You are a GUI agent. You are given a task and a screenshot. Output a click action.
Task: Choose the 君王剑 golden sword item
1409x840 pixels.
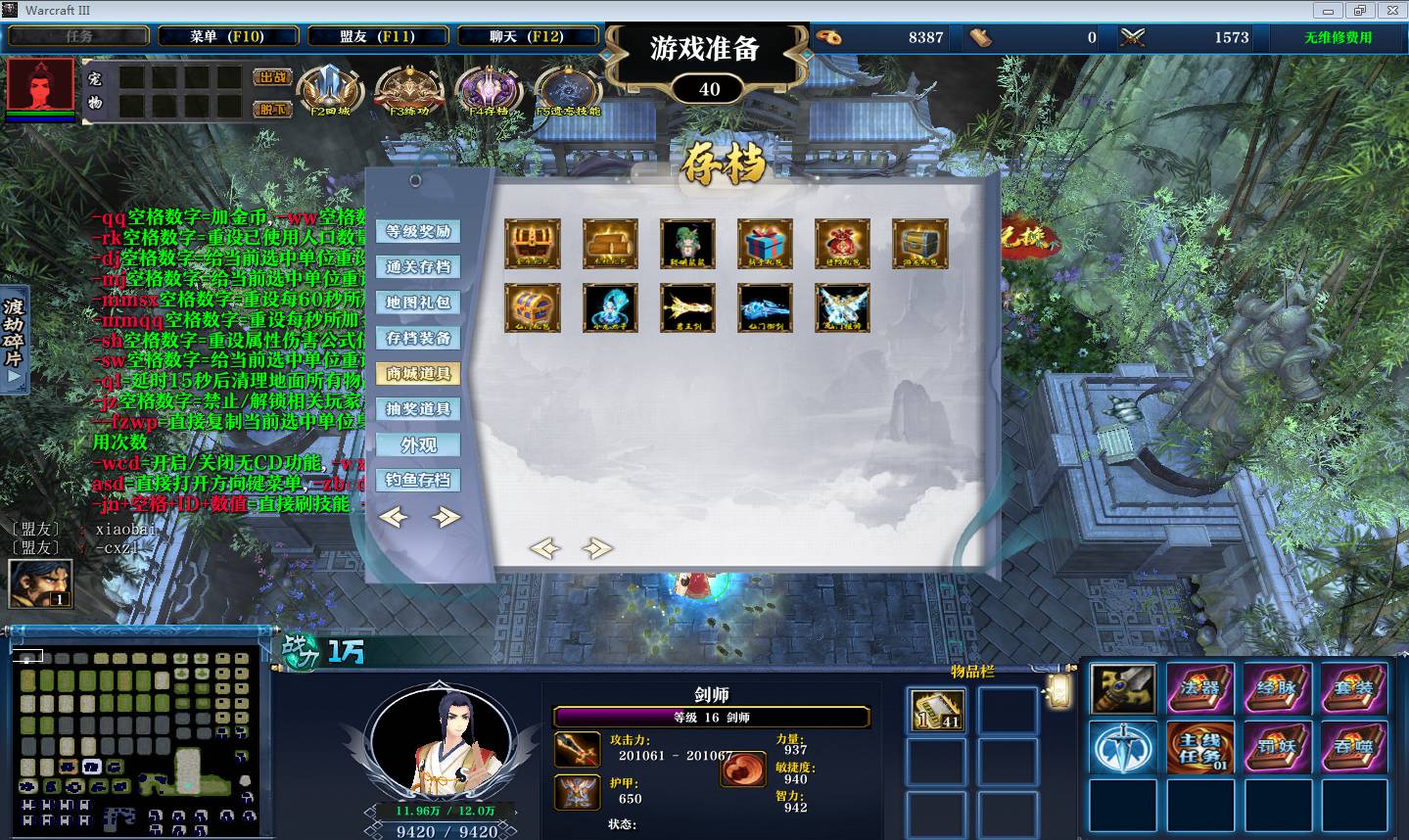(x=687, y=308)
